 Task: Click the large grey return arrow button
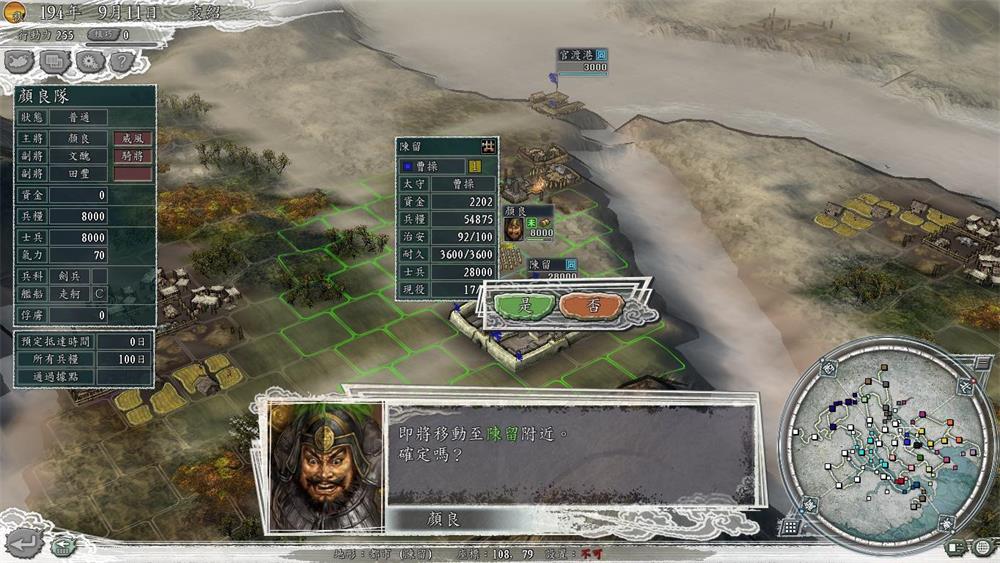pos(25,543)
